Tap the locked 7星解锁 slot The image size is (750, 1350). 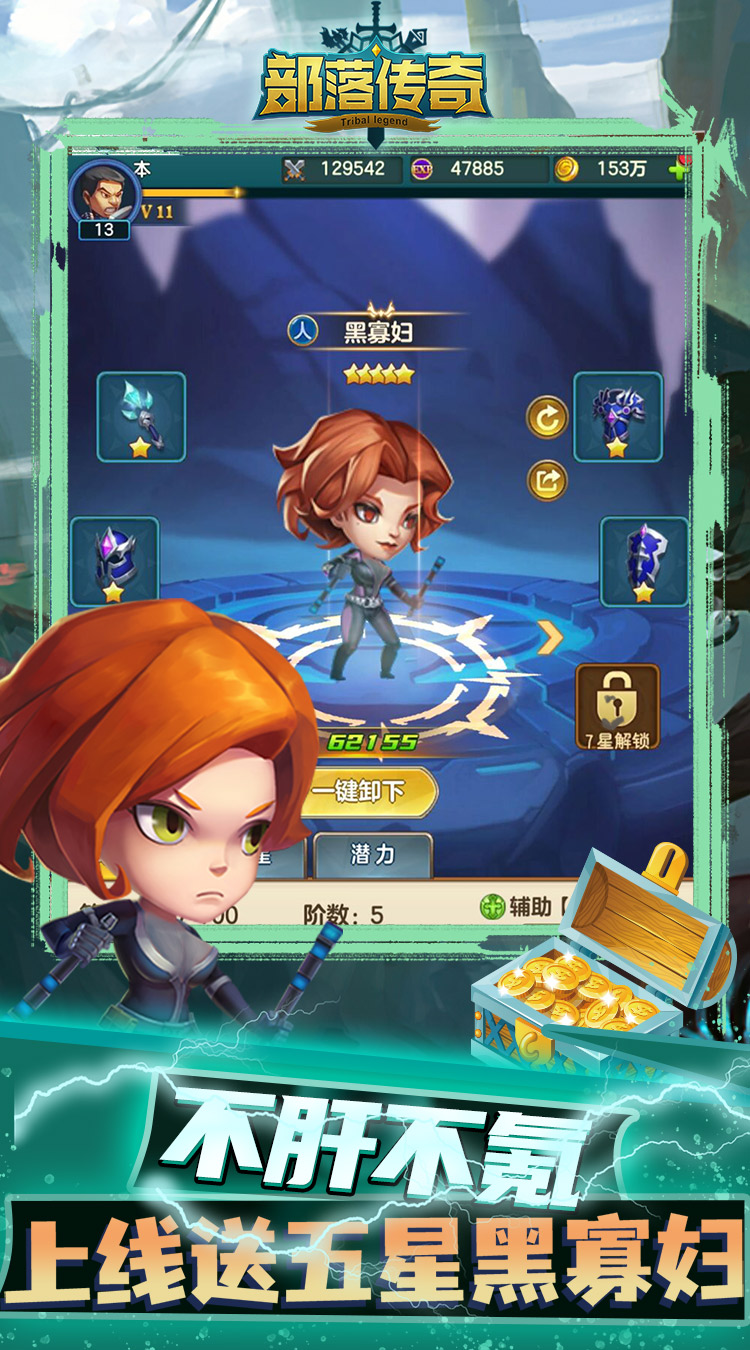click(617, 707)
